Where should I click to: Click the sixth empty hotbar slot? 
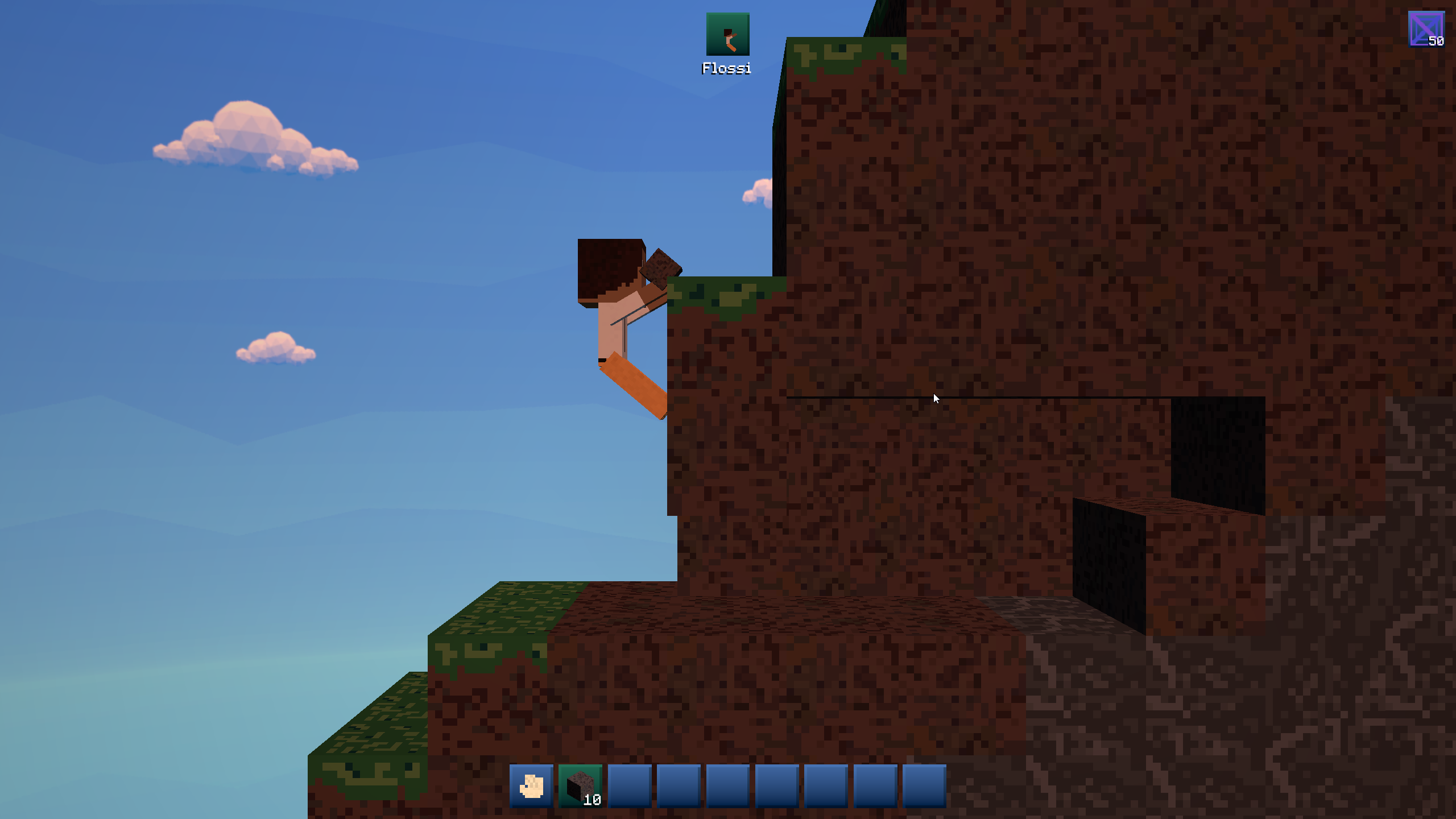point(776,787)
